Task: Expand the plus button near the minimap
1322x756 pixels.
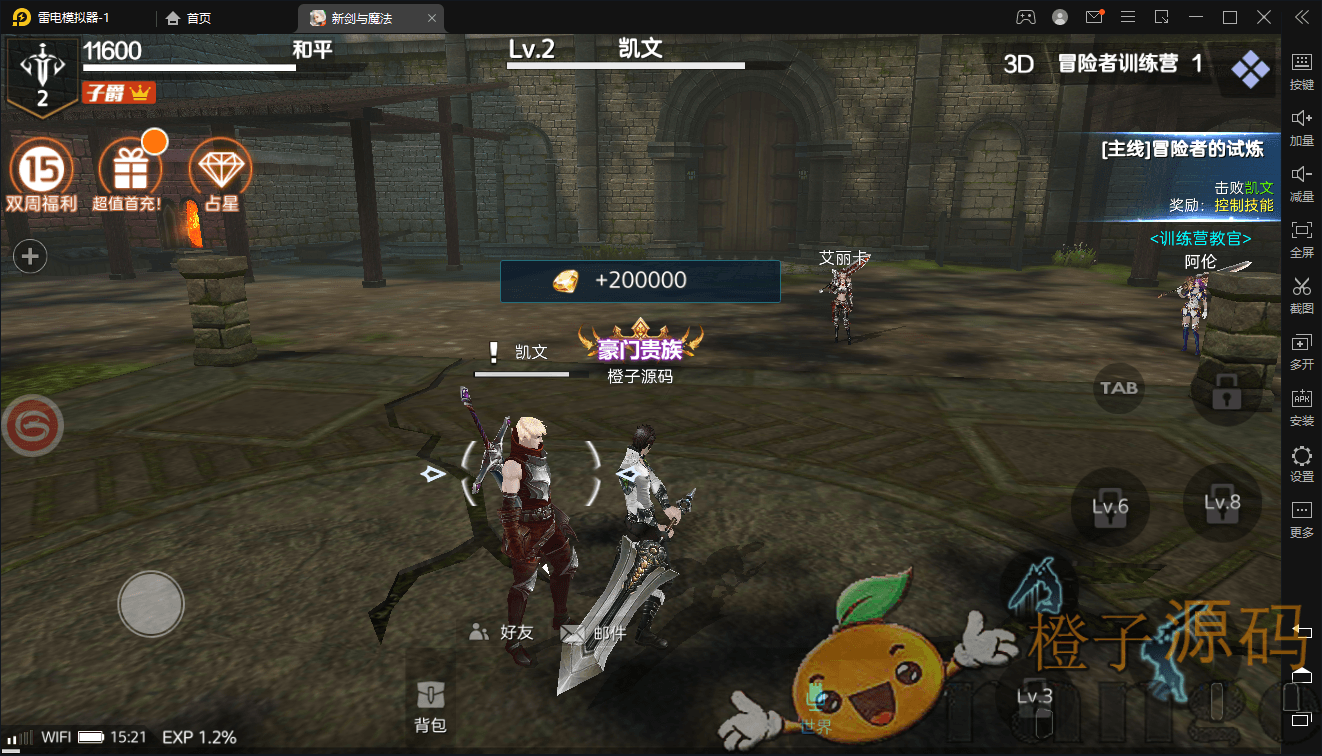Action: (x=29, y=256)
